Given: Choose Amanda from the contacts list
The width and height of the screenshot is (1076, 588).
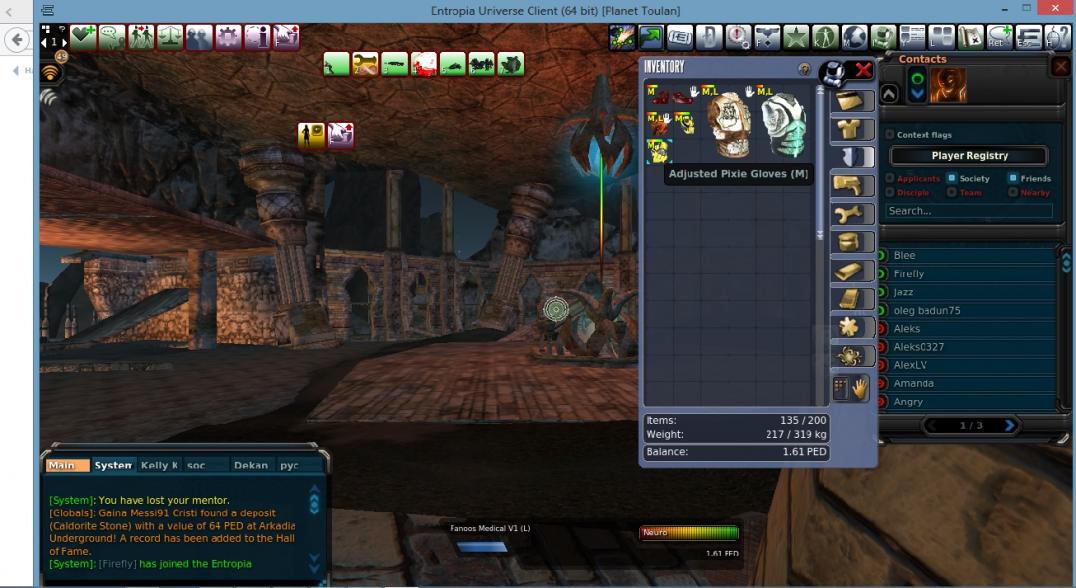Looking at the screenshot, I should pos(913,383).
